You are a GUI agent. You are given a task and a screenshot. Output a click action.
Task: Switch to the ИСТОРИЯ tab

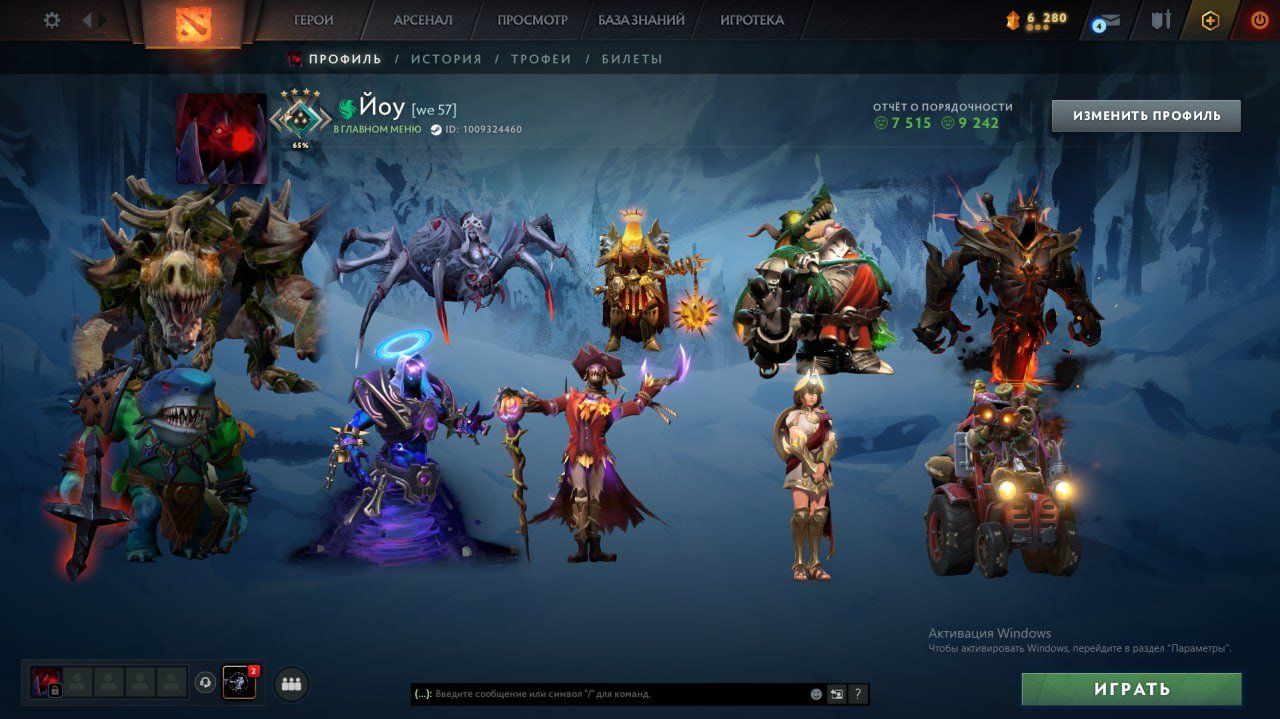click(x=446, y=59)
